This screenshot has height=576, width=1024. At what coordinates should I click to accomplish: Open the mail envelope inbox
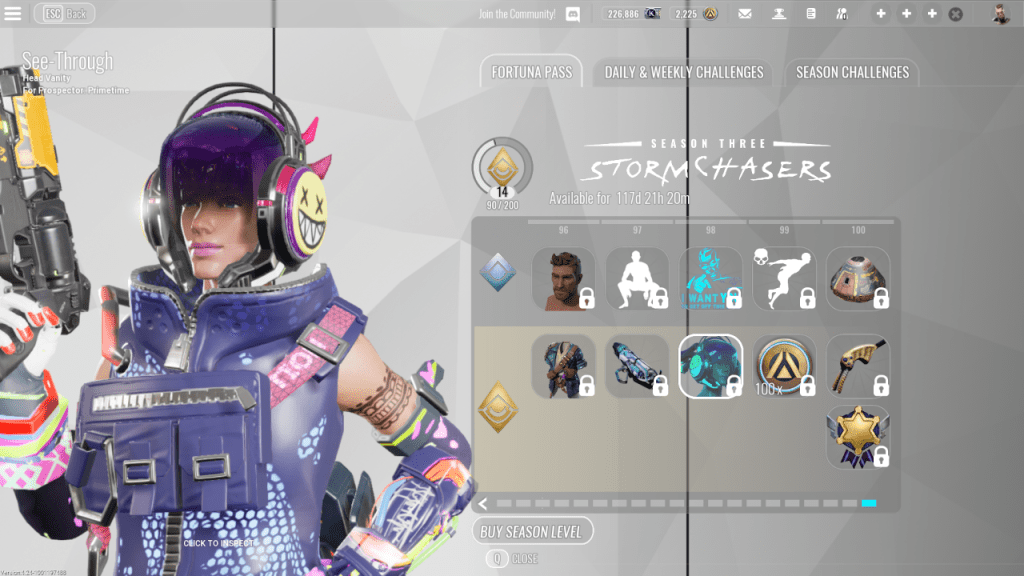745,14
